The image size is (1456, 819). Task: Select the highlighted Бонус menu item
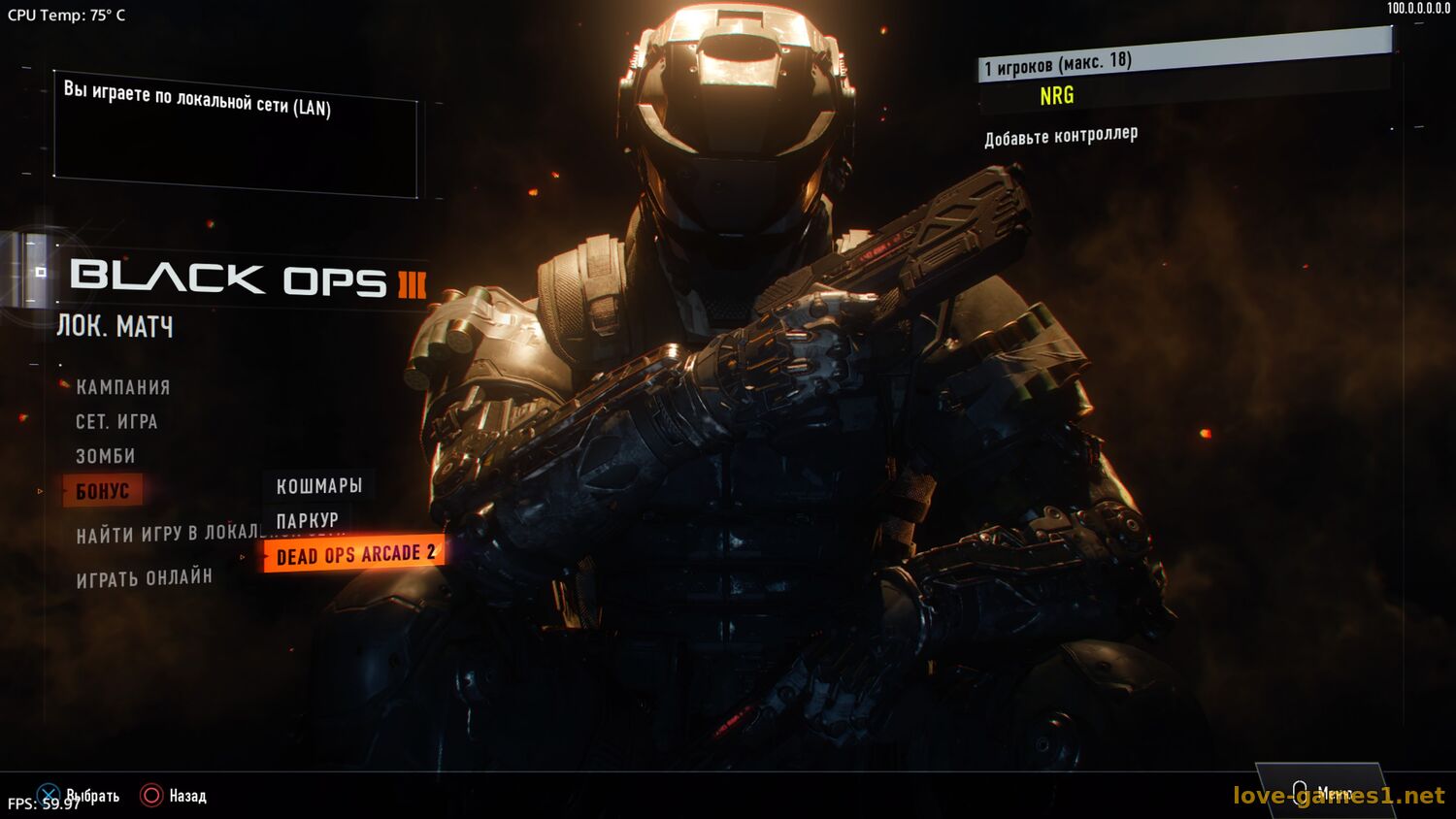point(103,491)
